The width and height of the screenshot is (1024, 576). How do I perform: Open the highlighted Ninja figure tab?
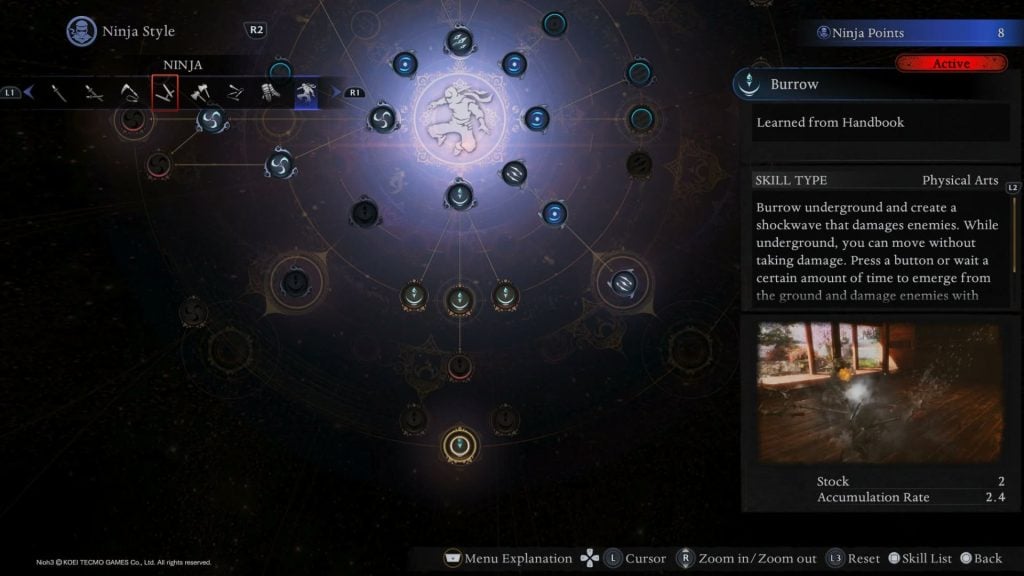click(x=306, y=93)
